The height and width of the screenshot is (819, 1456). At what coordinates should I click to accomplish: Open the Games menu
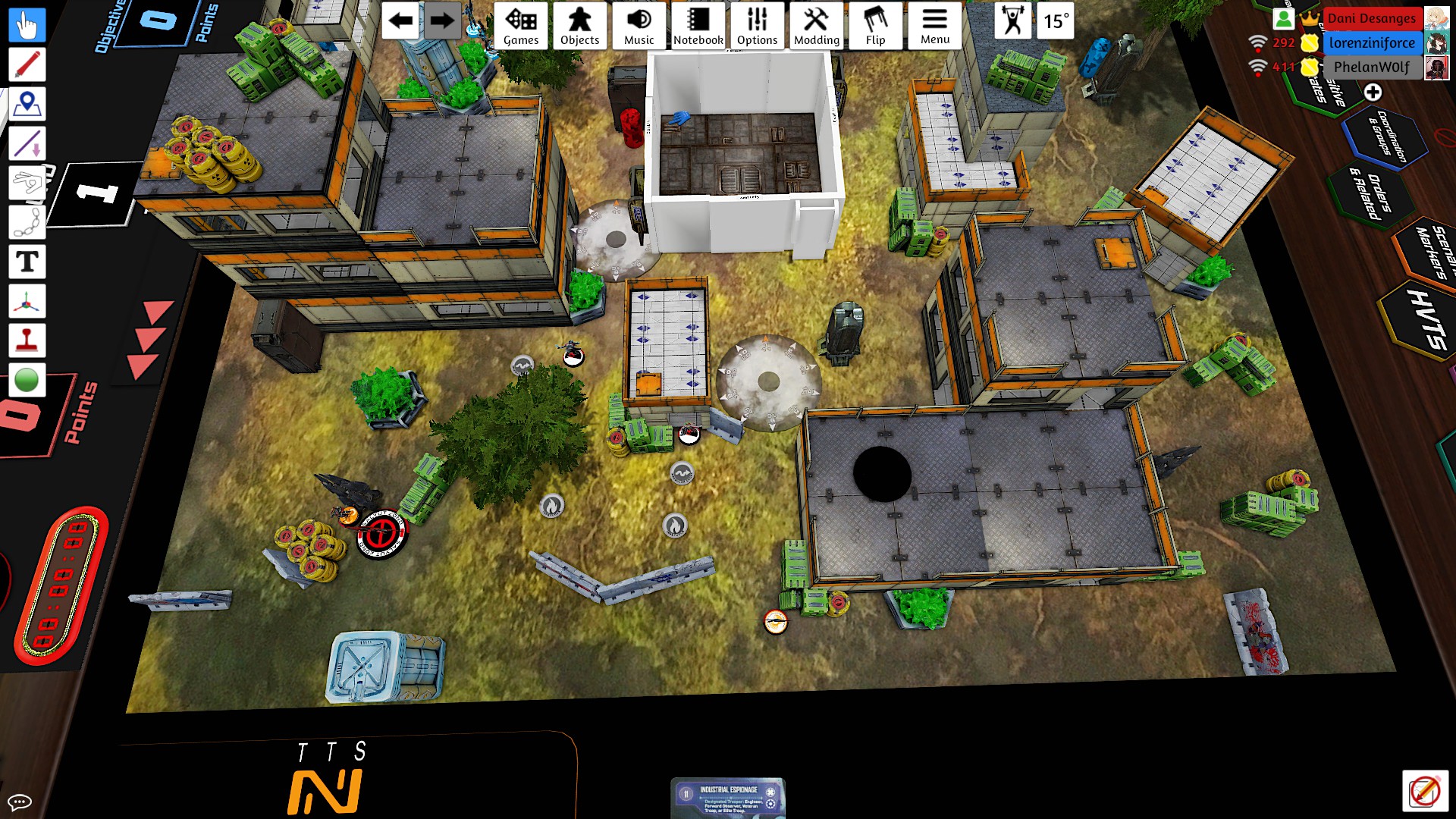(521, 26)
